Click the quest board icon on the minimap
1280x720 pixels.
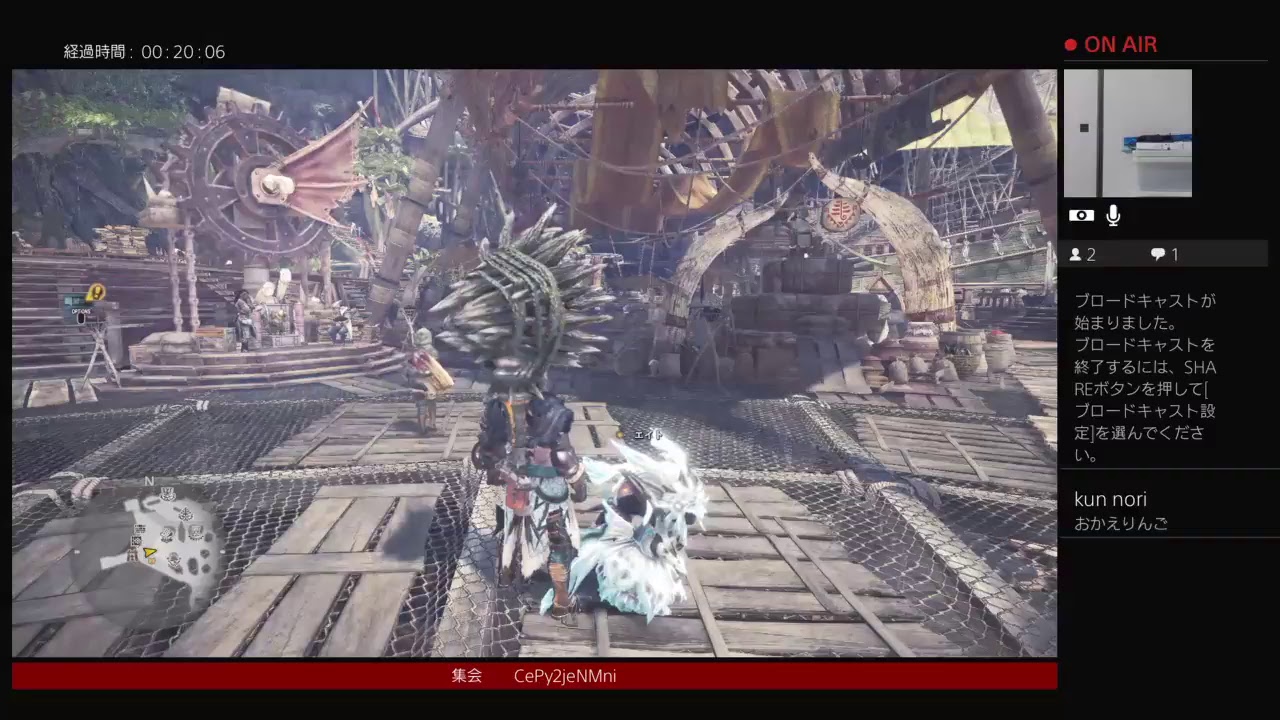click(167, 493)
